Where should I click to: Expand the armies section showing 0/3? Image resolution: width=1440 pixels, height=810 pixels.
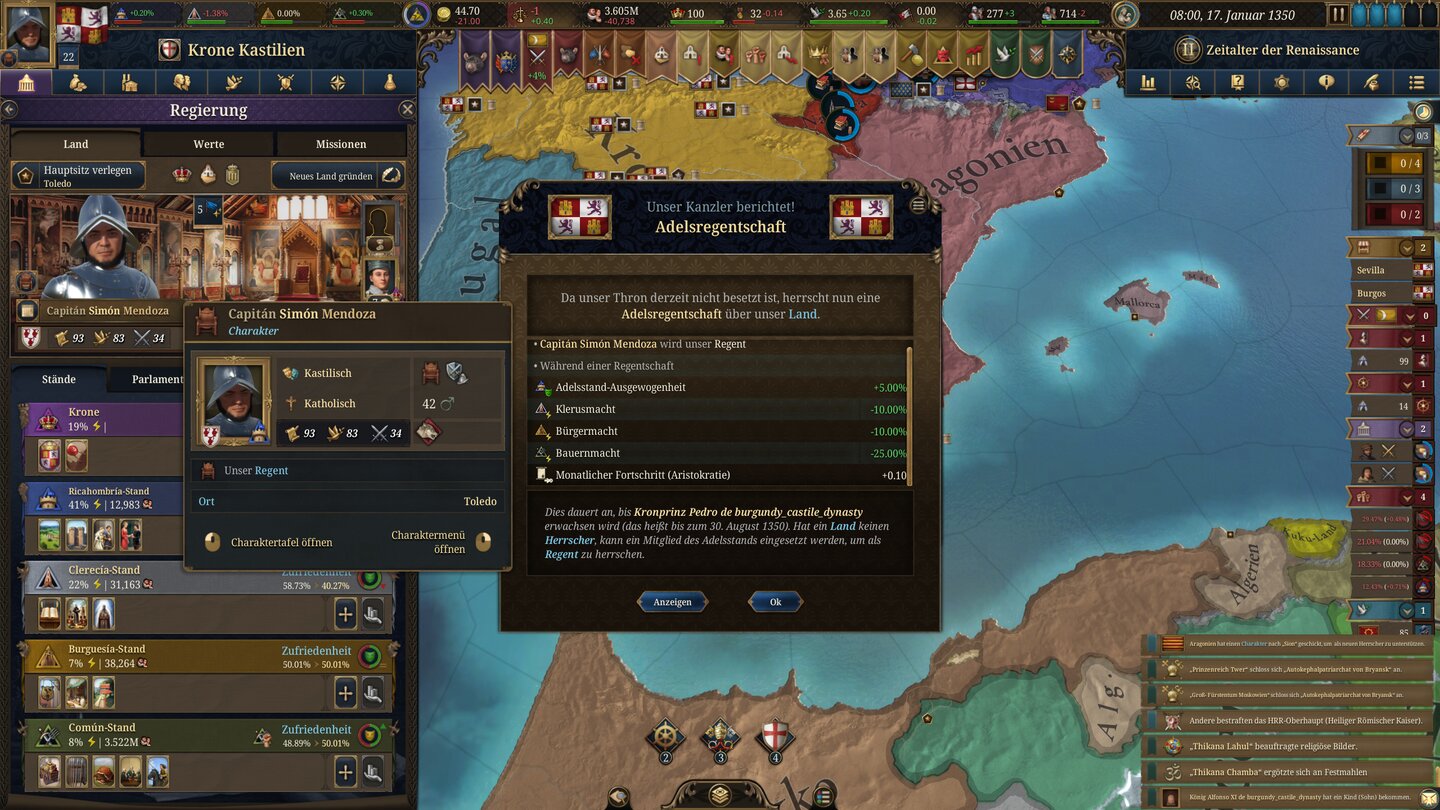(x=1407, y=136)
